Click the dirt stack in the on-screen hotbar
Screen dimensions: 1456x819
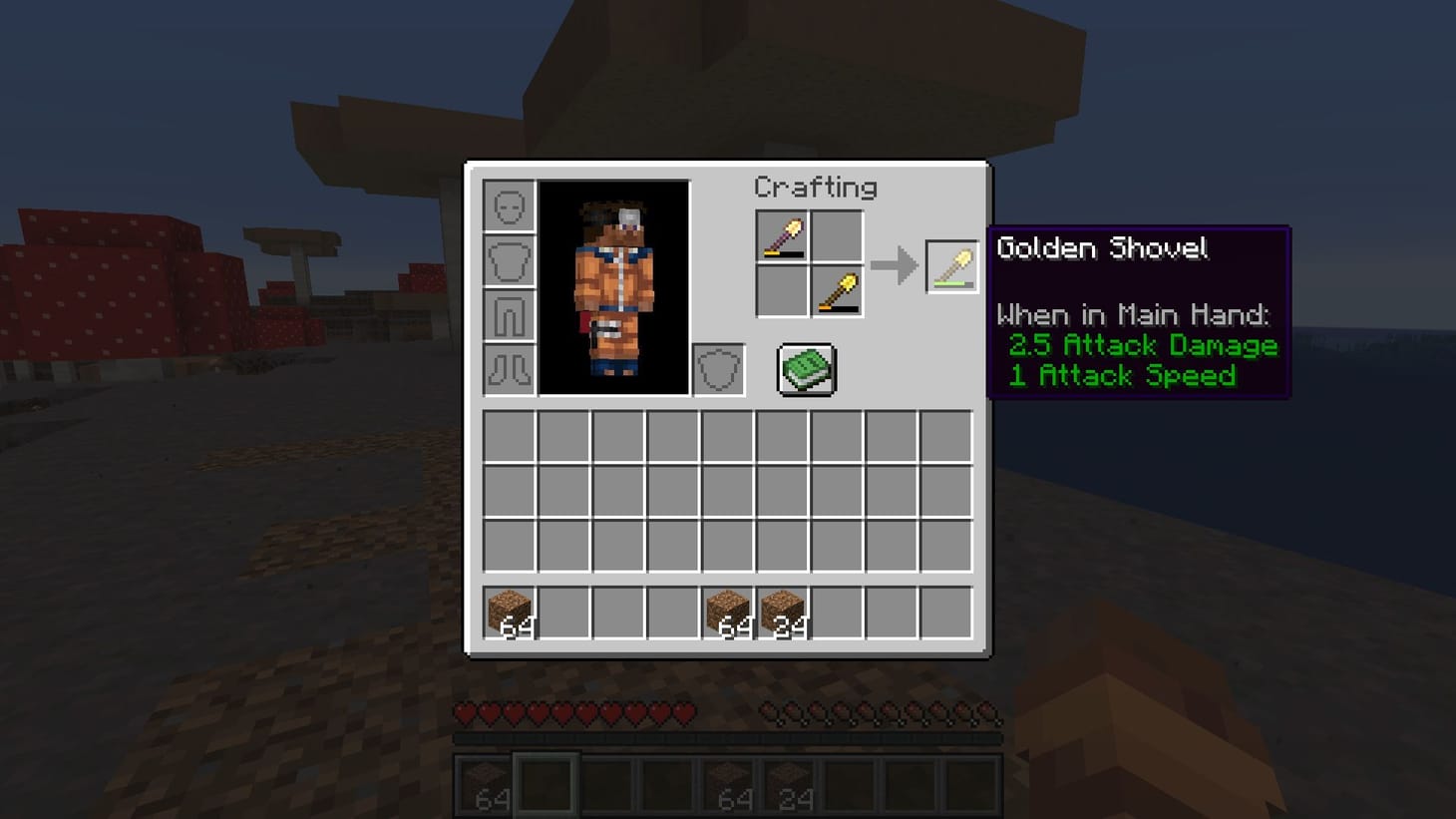point(488,779)
